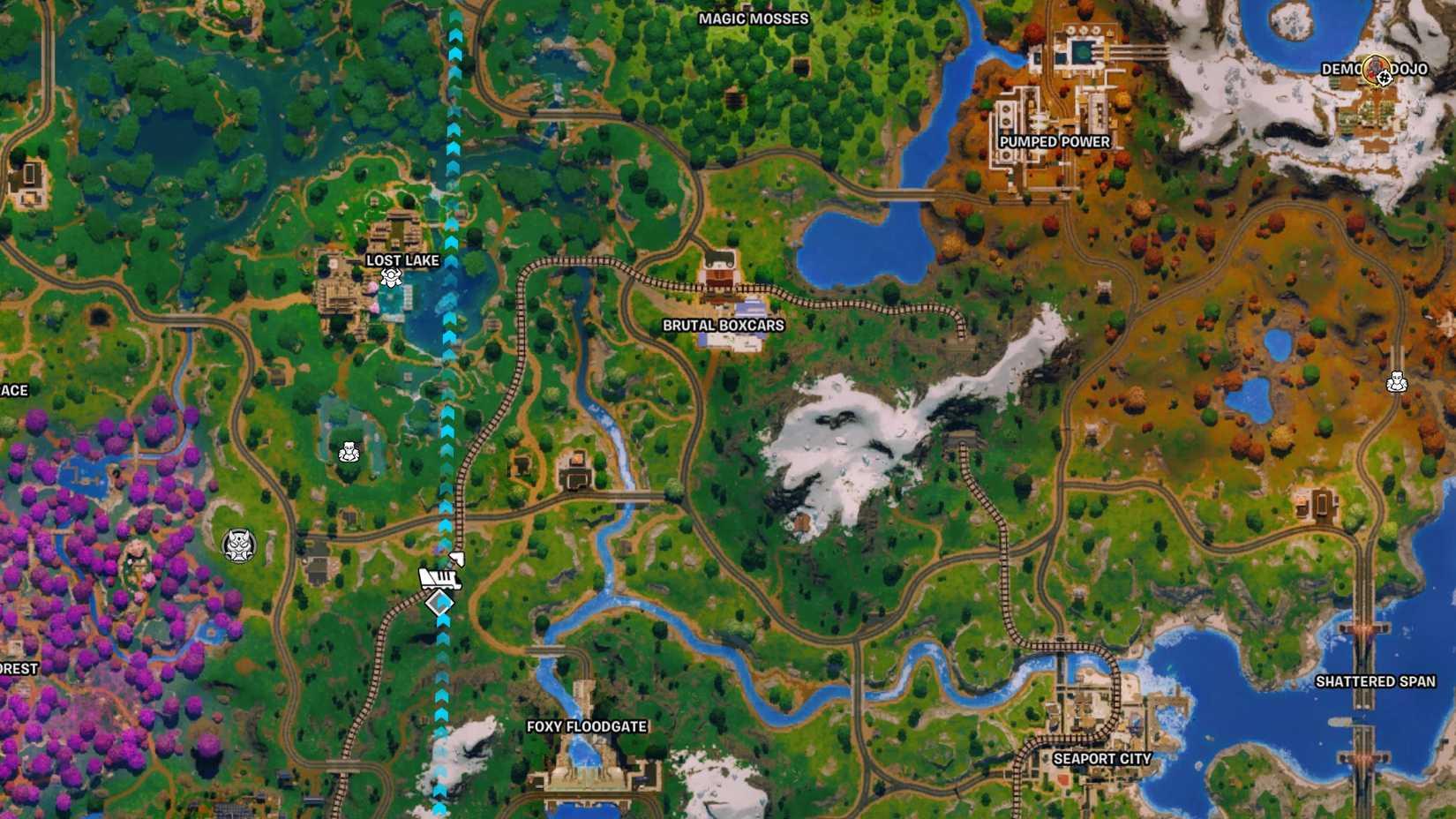Image resolution: width=1456 pixels, height=819 pixels.
Task: Click the Shattered Span location name
Action: tap(1377, 681)
